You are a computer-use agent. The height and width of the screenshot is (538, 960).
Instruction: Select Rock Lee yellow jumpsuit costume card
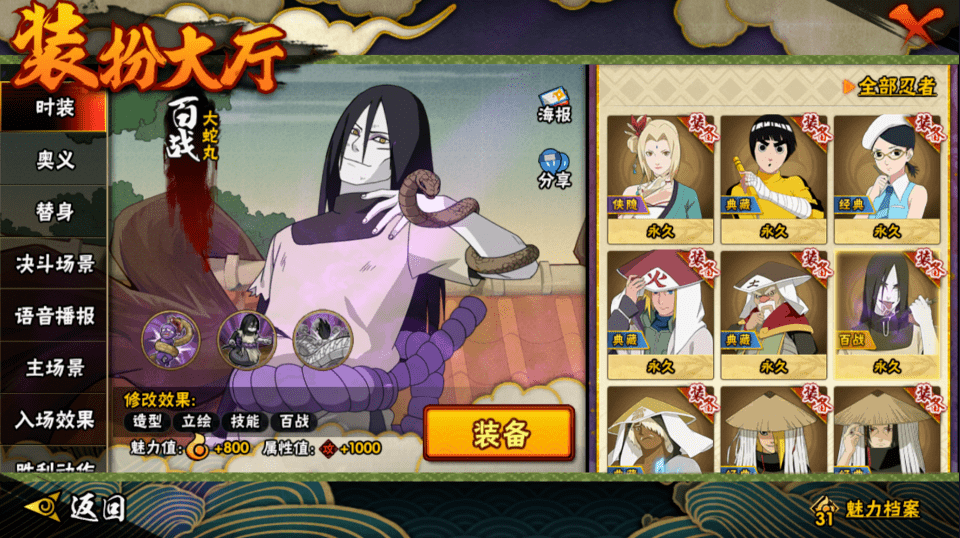[x=773, y=178]
